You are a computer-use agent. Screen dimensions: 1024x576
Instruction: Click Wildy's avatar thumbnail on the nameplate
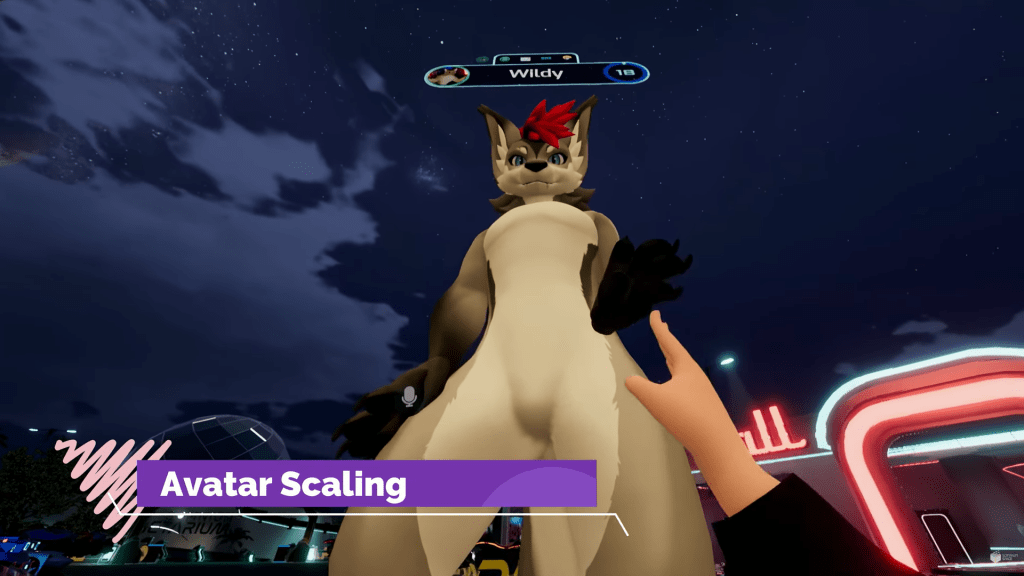pos(449,75)
